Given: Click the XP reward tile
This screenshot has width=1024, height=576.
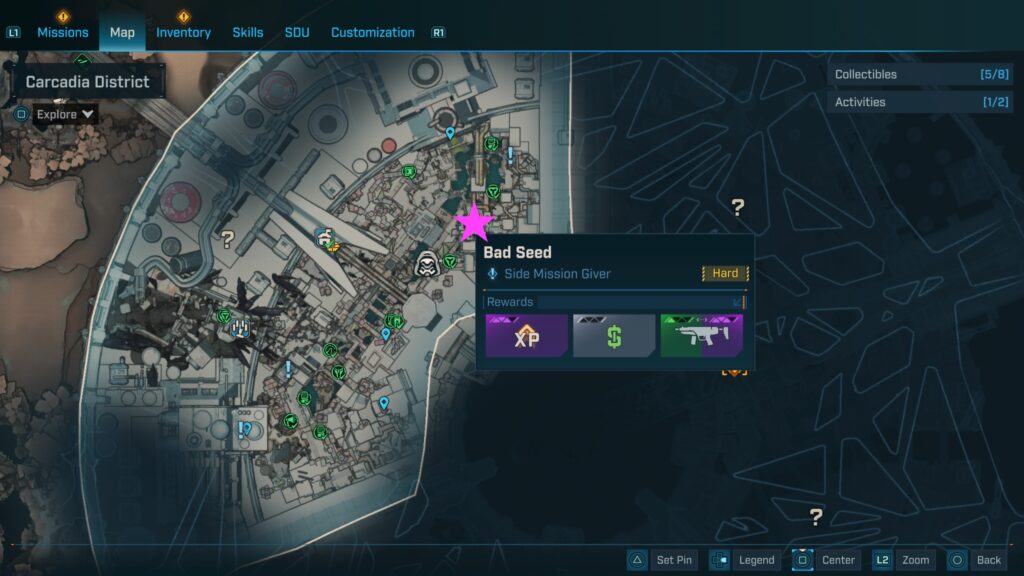Looking at the screenshot, I should [x=527, y=336].
